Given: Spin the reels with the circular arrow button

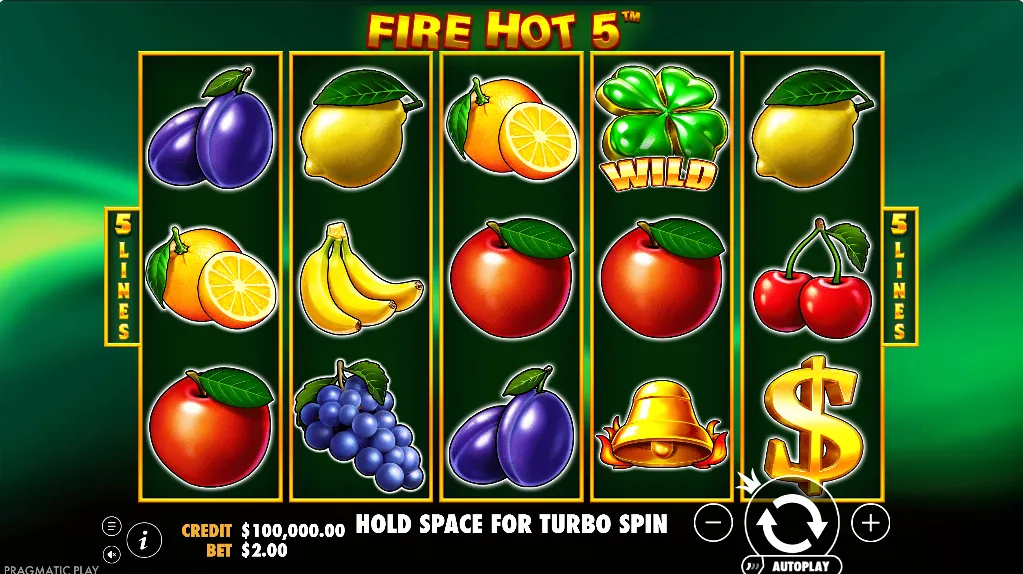Looking at the screenshot, I should (x=790, y=521).
